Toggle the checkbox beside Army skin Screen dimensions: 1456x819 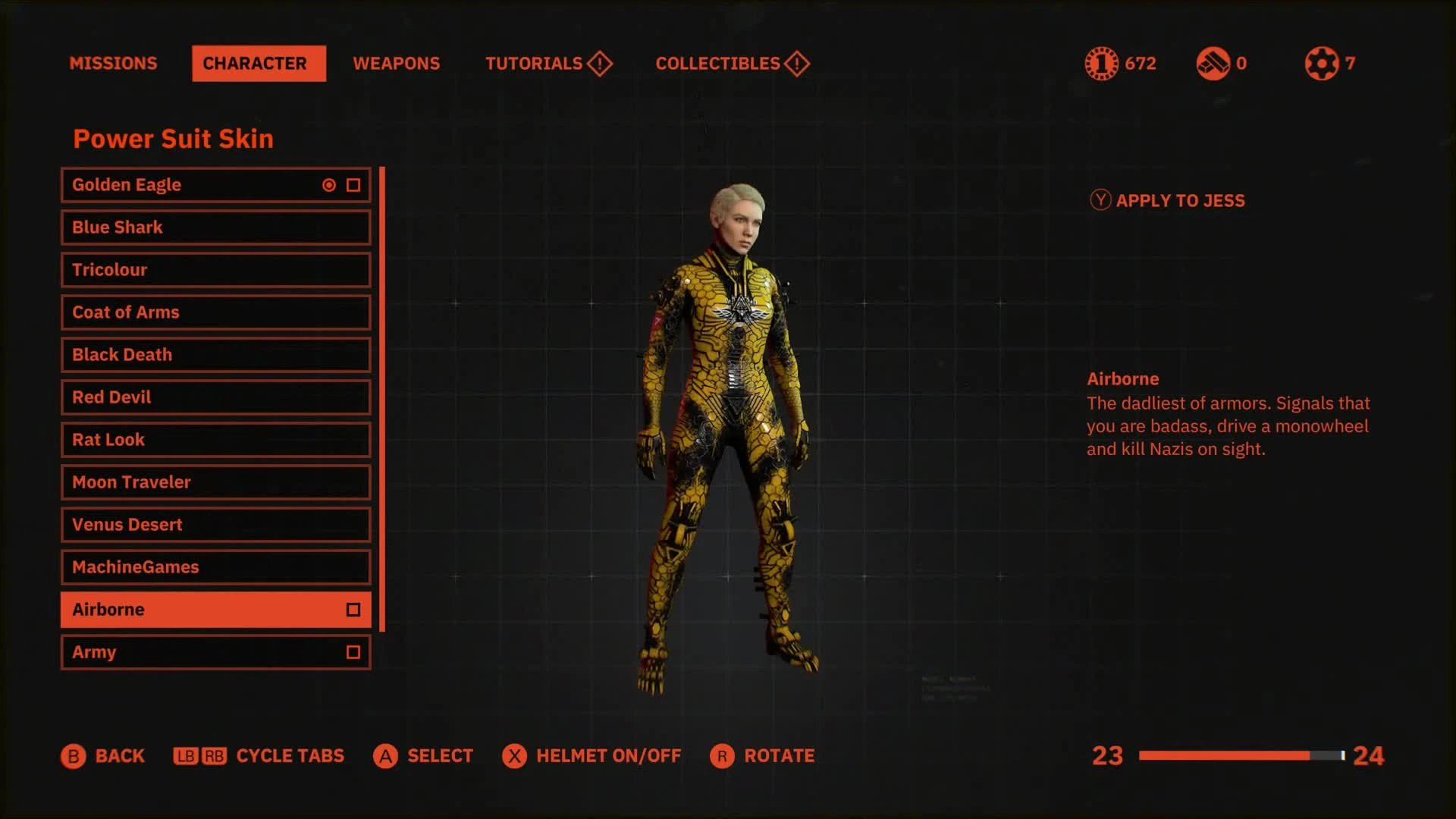(x=352, y=652)
